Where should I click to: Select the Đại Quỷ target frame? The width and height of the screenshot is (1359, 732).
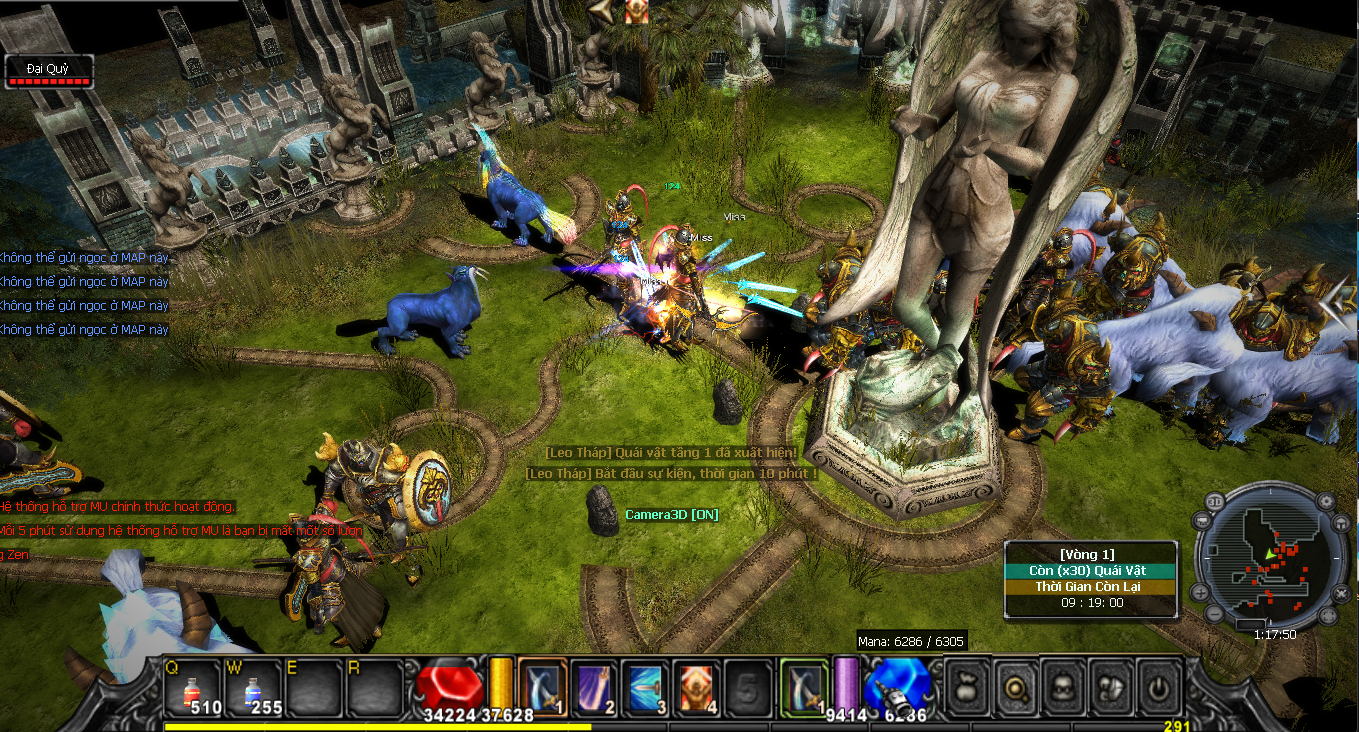(x=48, y=71)
